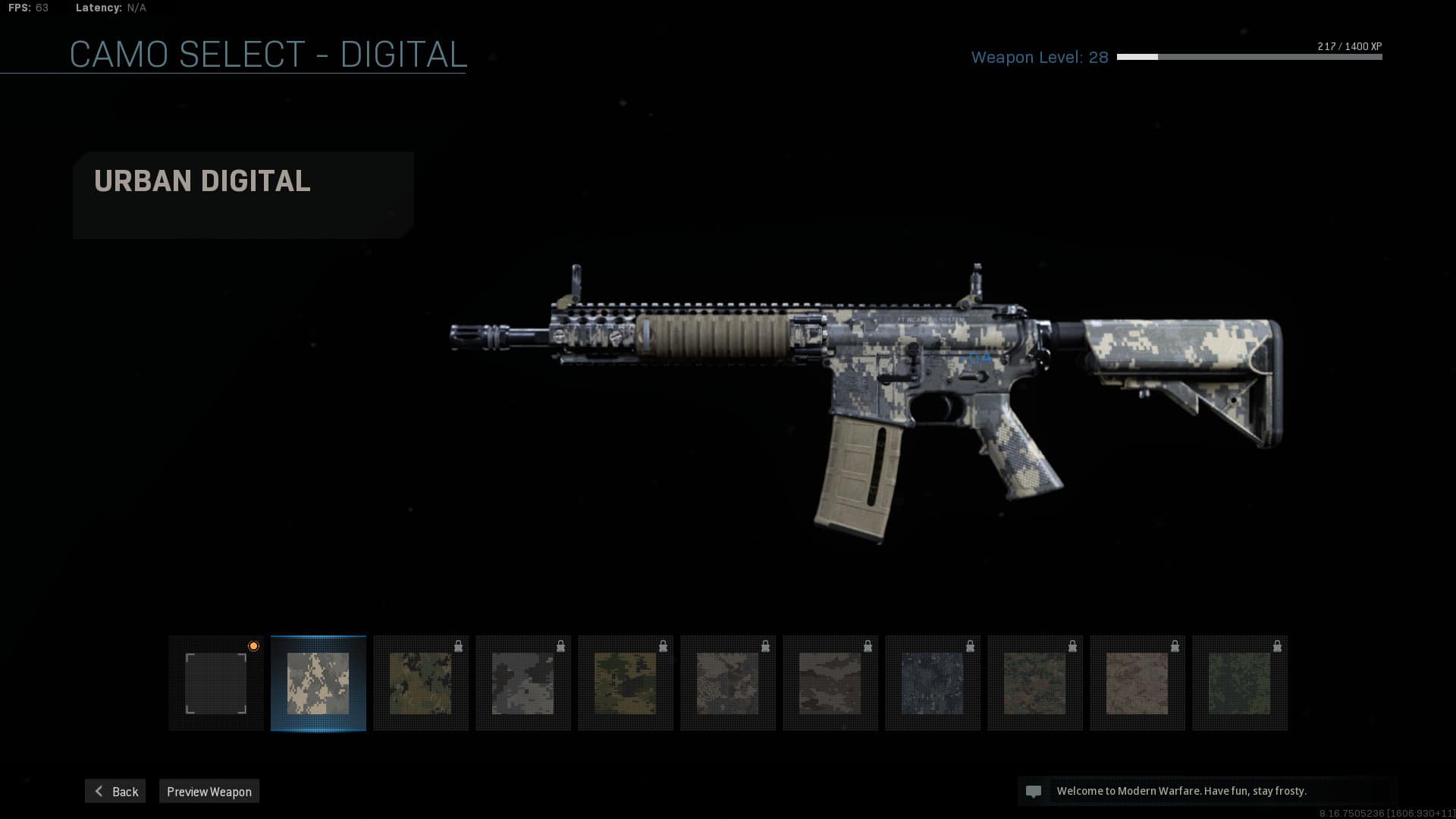Screen dimensions: 1456x819
Task: Choose the locked tan desert digital camo
Action: tap(1137, 683)
